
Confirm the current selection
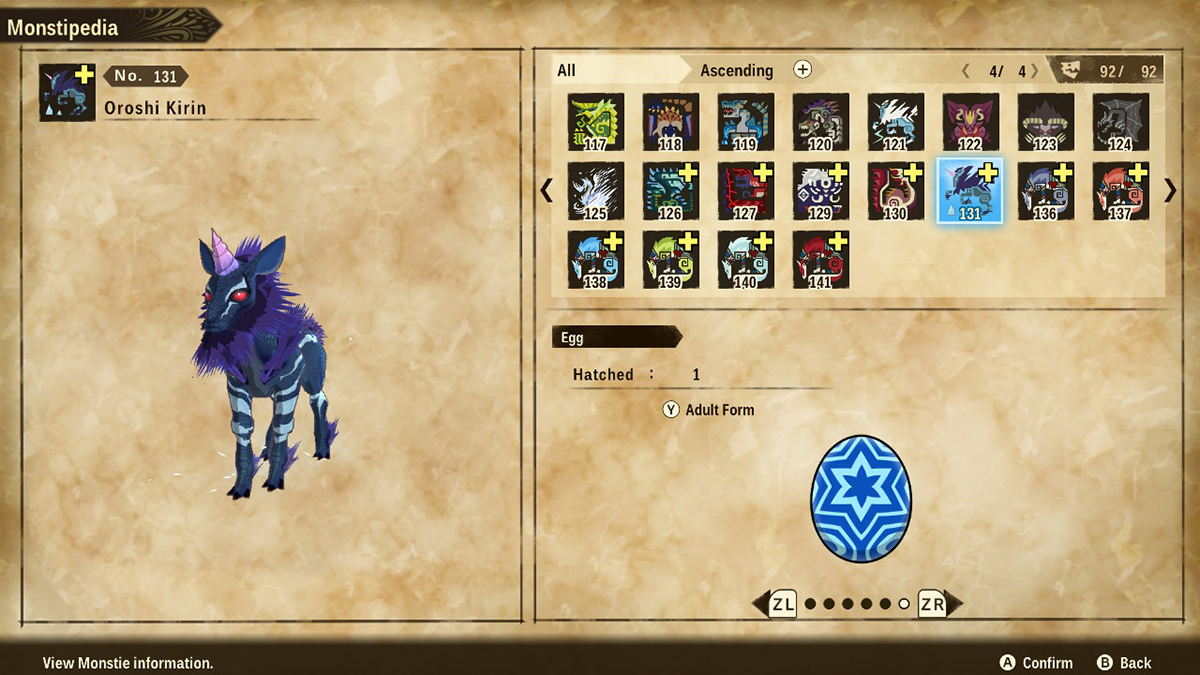tap(1036, 663)
